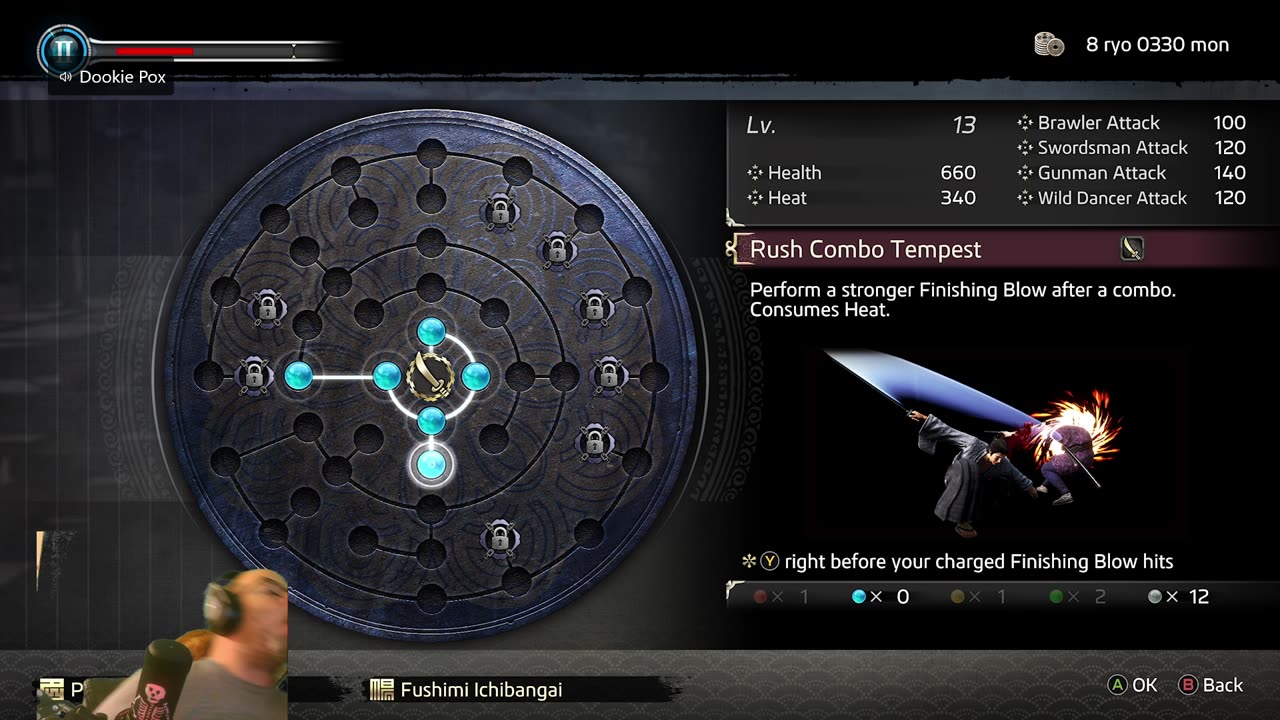The image size is (1280, 720).
Task: Pick the blue orb right of the sword emblem
Action: (475, 376)
